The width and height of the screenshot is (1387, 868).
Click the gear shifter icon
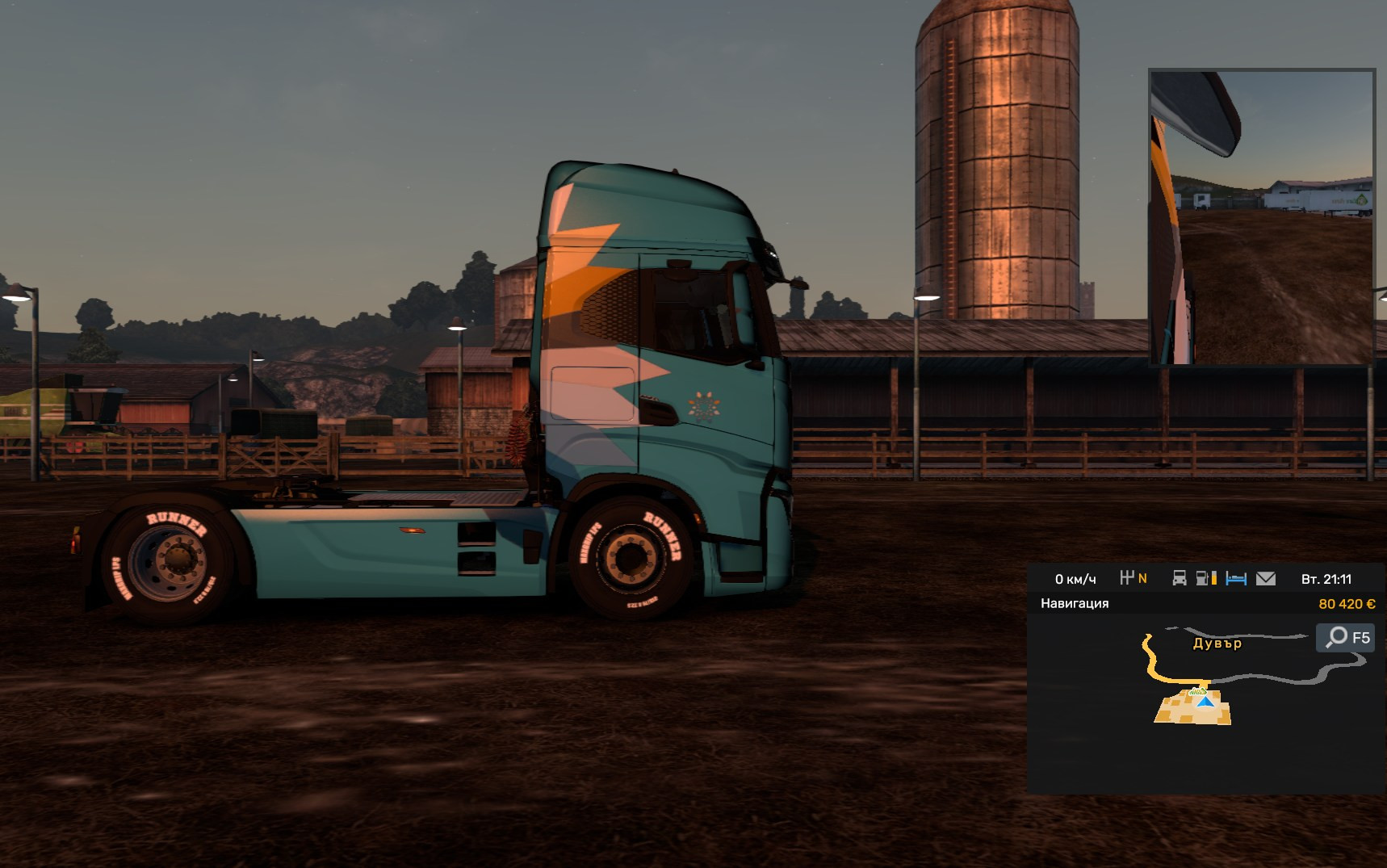[x=1127, y=577]
